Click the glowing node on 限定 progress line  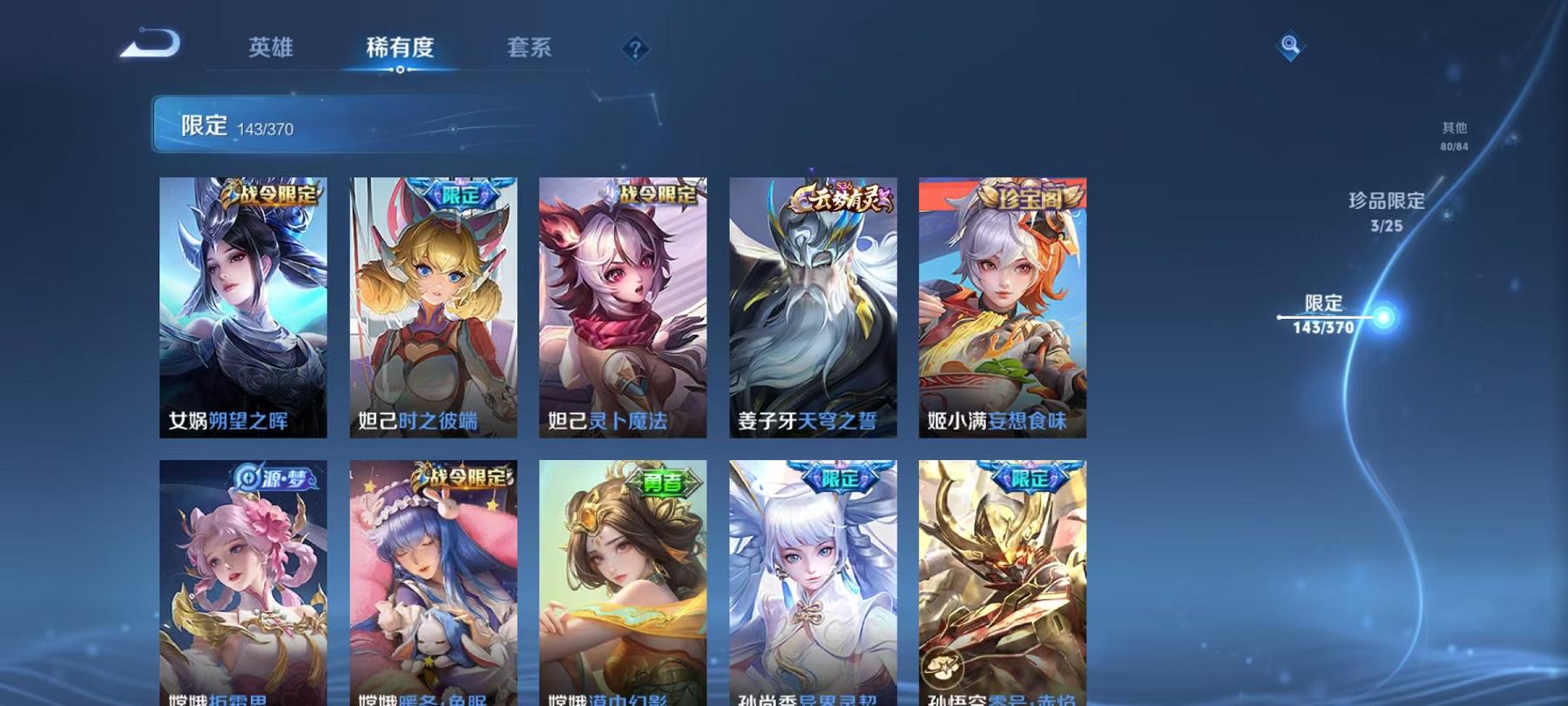tap(1382, 318)
